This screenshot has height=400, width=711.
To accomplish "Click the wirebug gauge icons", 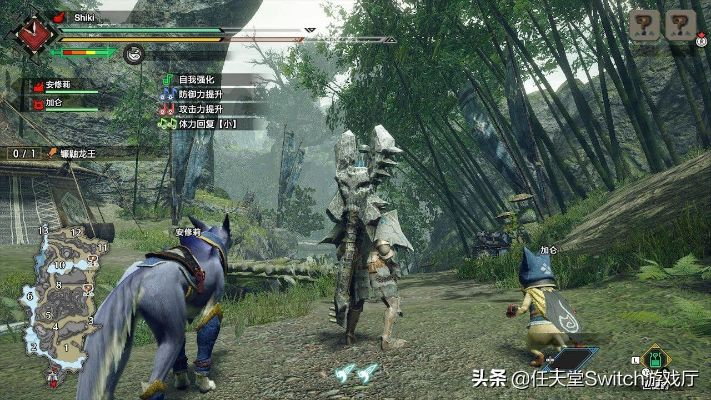I will click(x=356, y=372).
